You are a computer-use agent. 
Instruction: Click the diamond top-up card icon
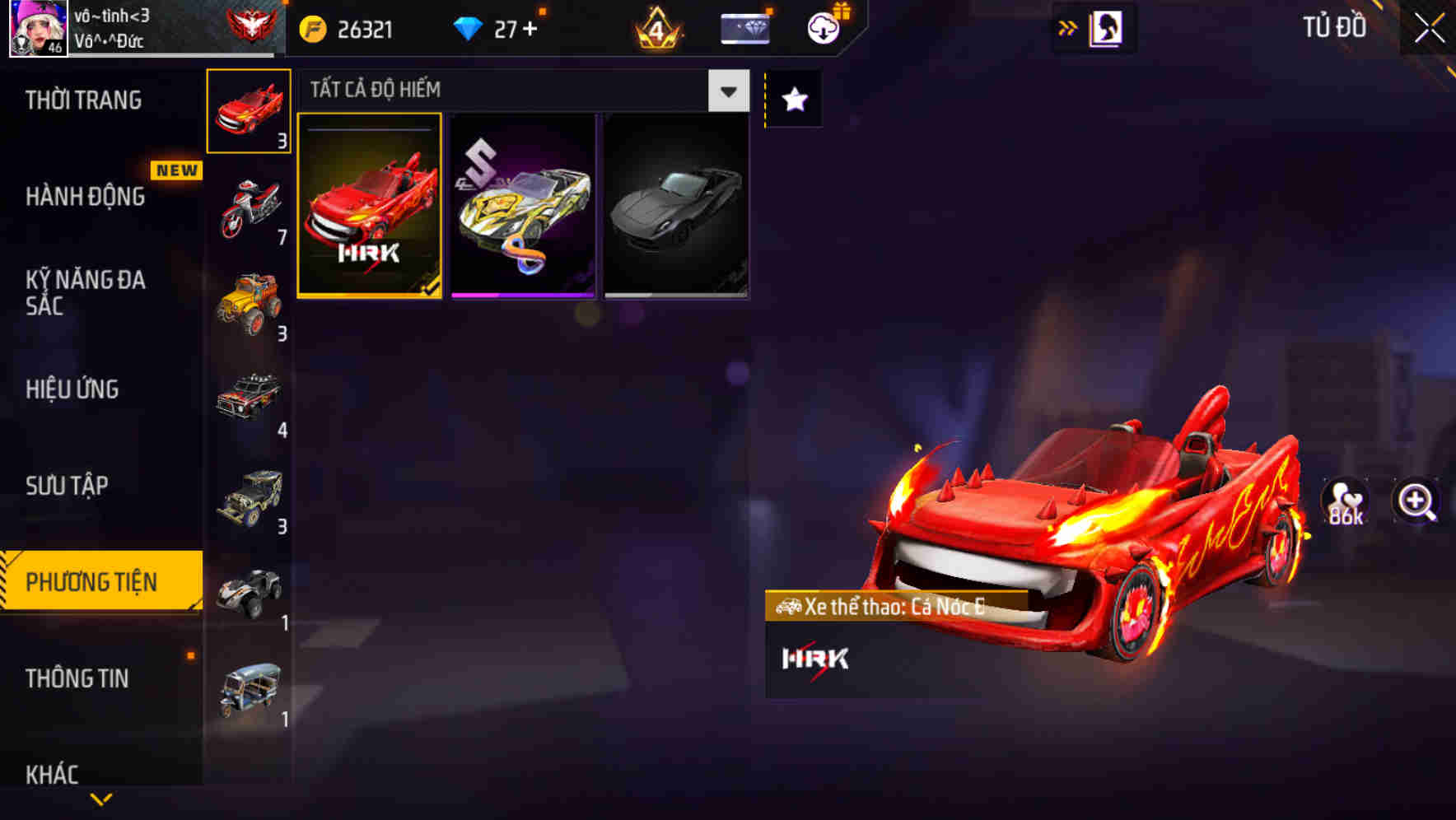(744, 27)
